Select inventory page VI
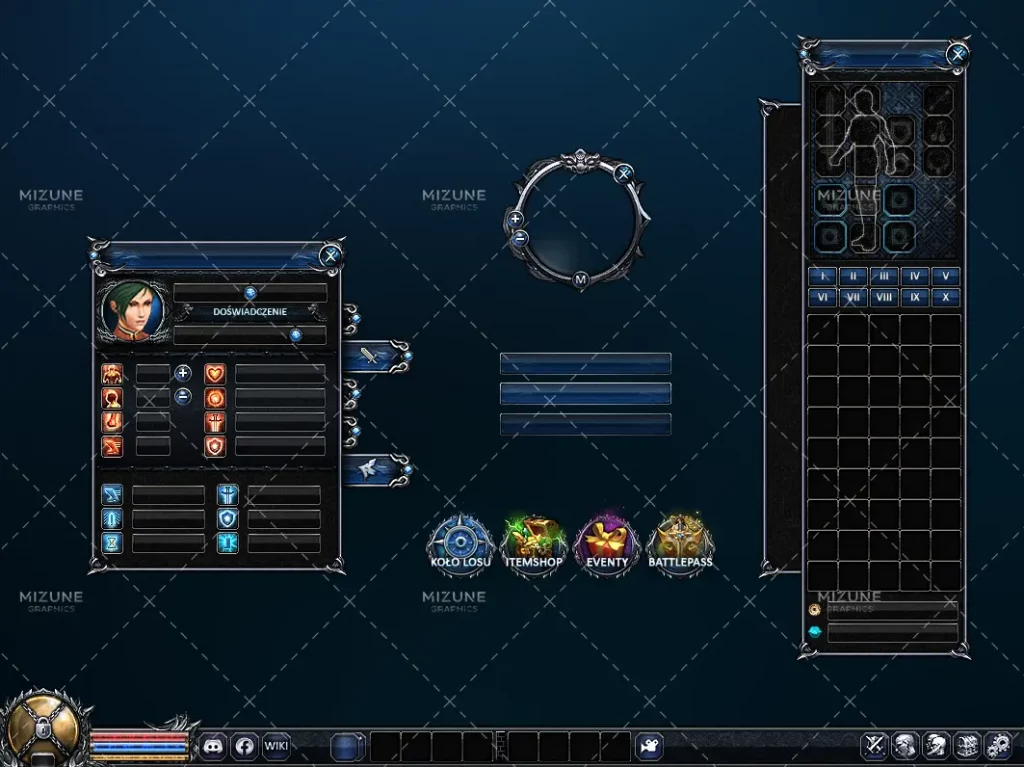 point(822,297)
